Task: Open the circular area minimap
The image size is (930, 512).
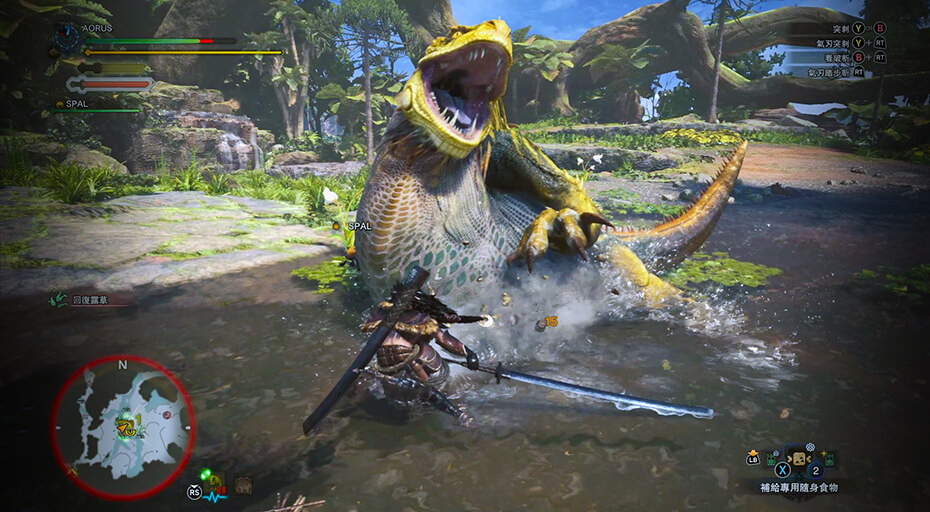Action: (x=122, y=427)
